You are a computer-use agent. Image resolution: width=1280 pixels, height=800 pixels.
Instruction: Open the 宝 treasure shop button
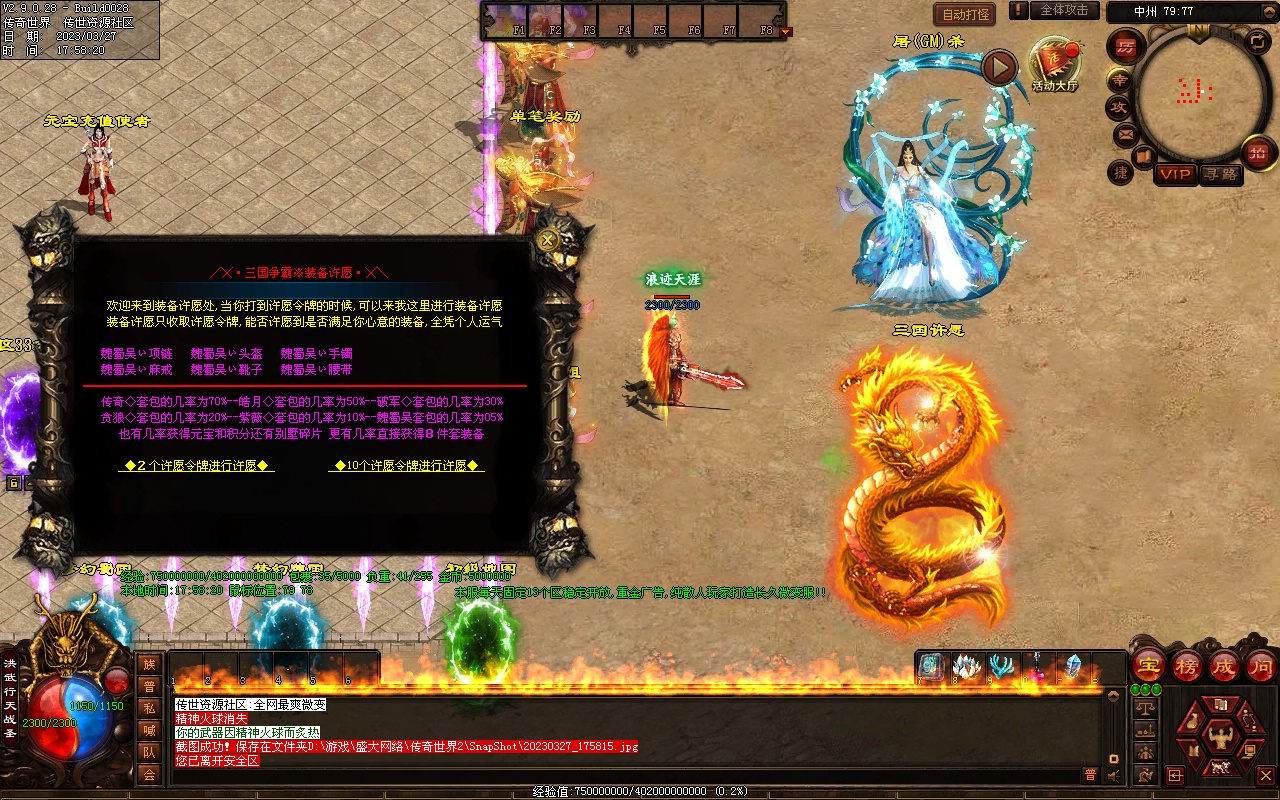coord(1148,665)
